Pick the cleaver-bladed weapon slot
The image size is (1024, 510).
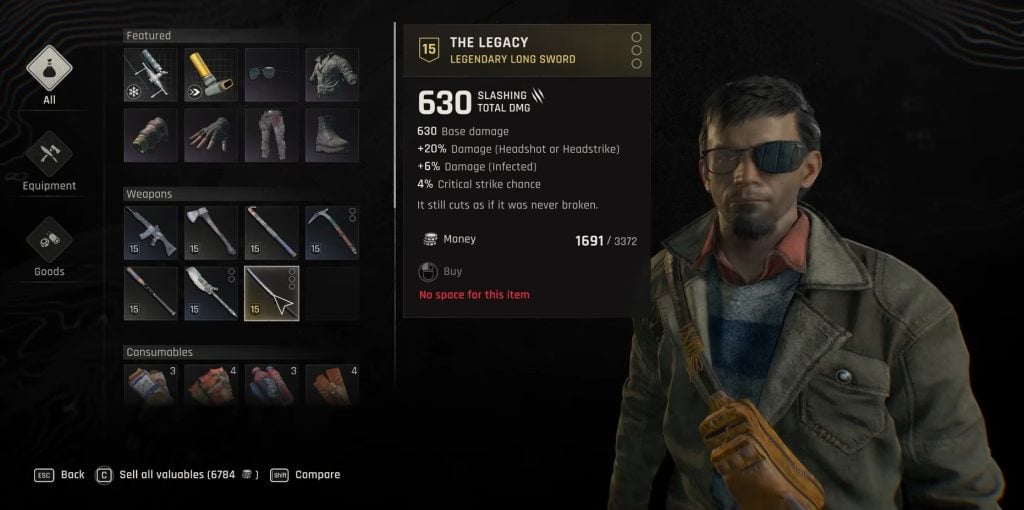tap(211, 292)
